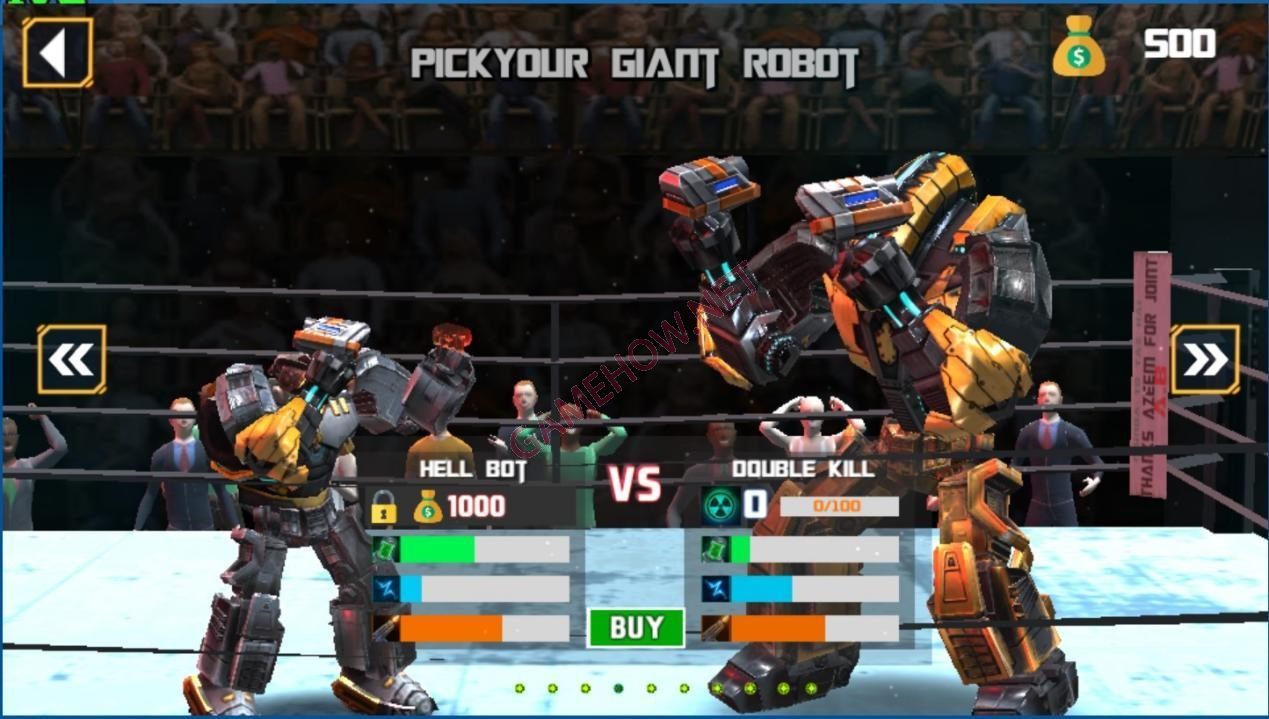Go back using the top-left arrow
This screenshot has height=719, width=1269.
[x=57, y=53]
